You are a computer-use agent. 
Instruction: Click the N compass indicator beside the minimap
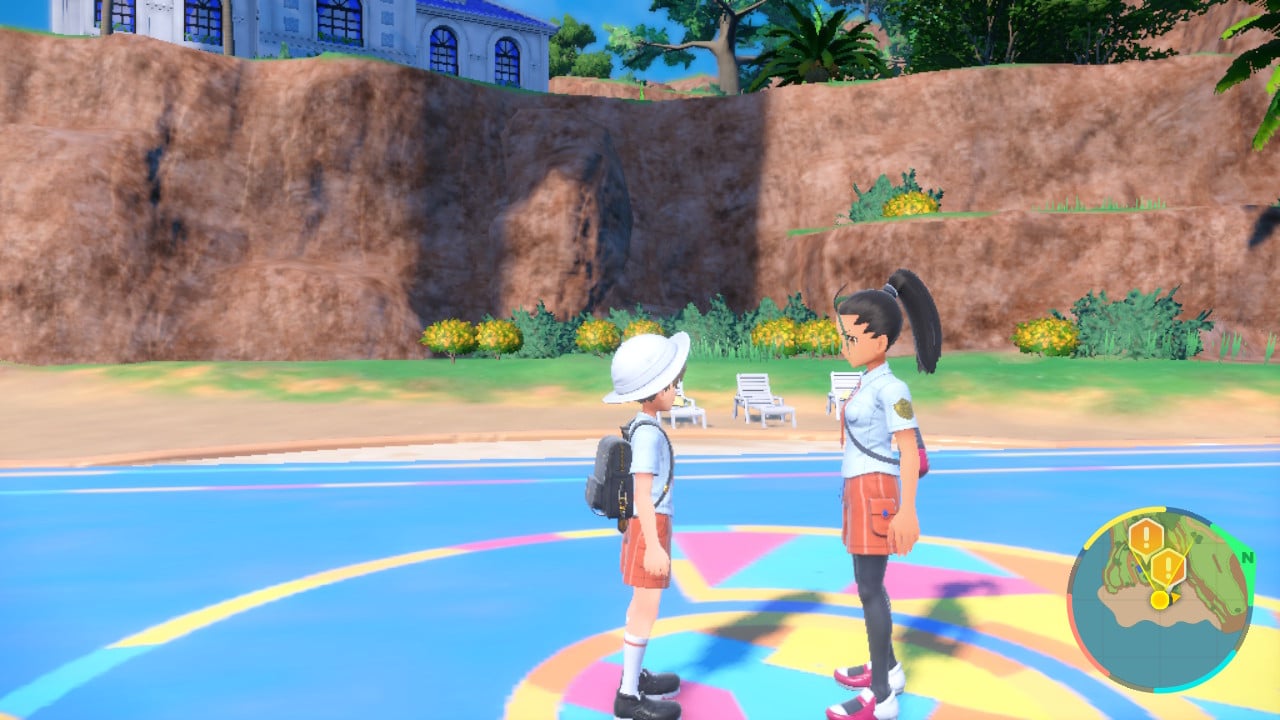coord(1246,558)
